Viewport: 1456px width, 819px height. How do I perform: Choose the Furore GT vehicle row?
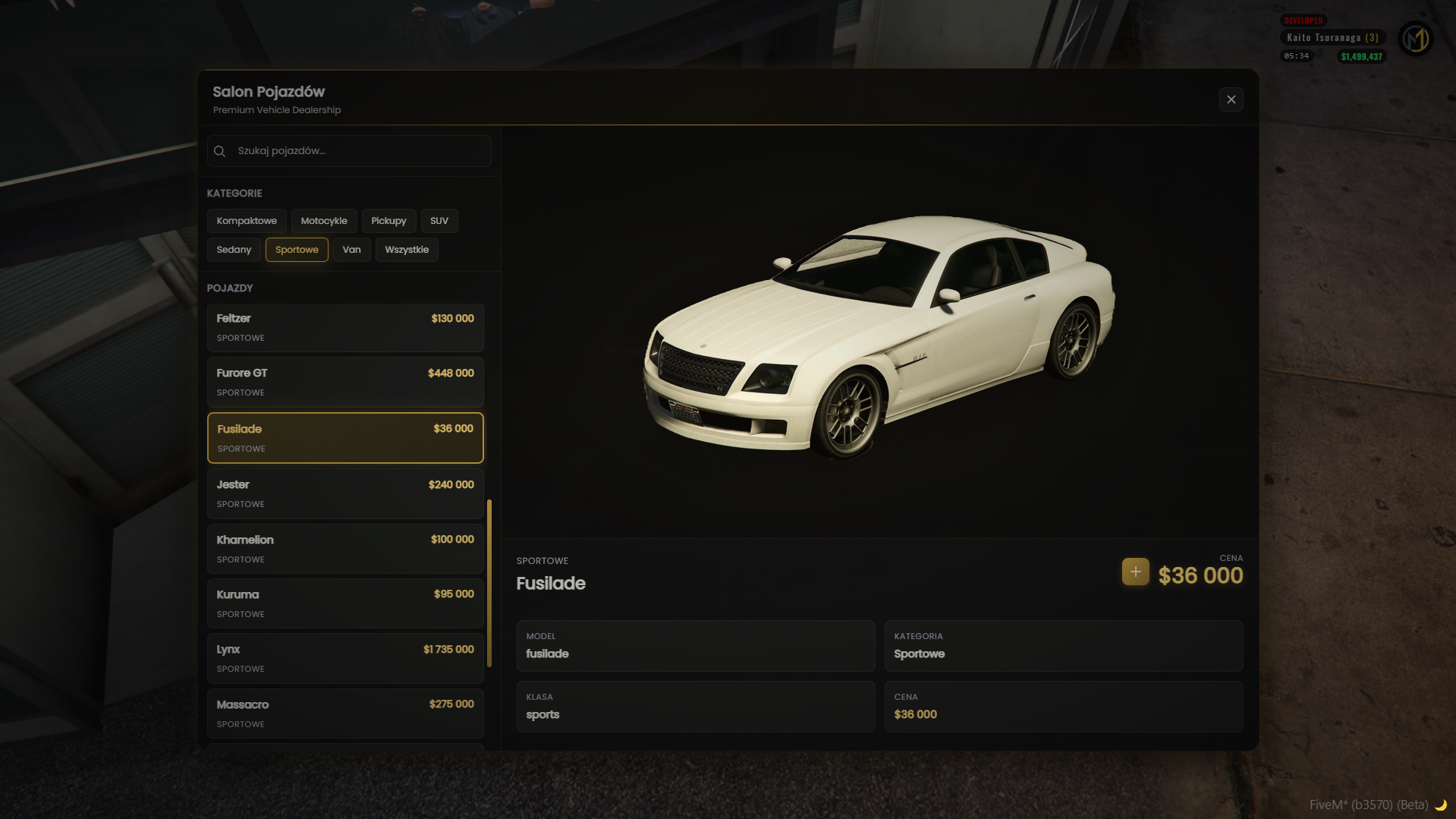pos(345,382)
